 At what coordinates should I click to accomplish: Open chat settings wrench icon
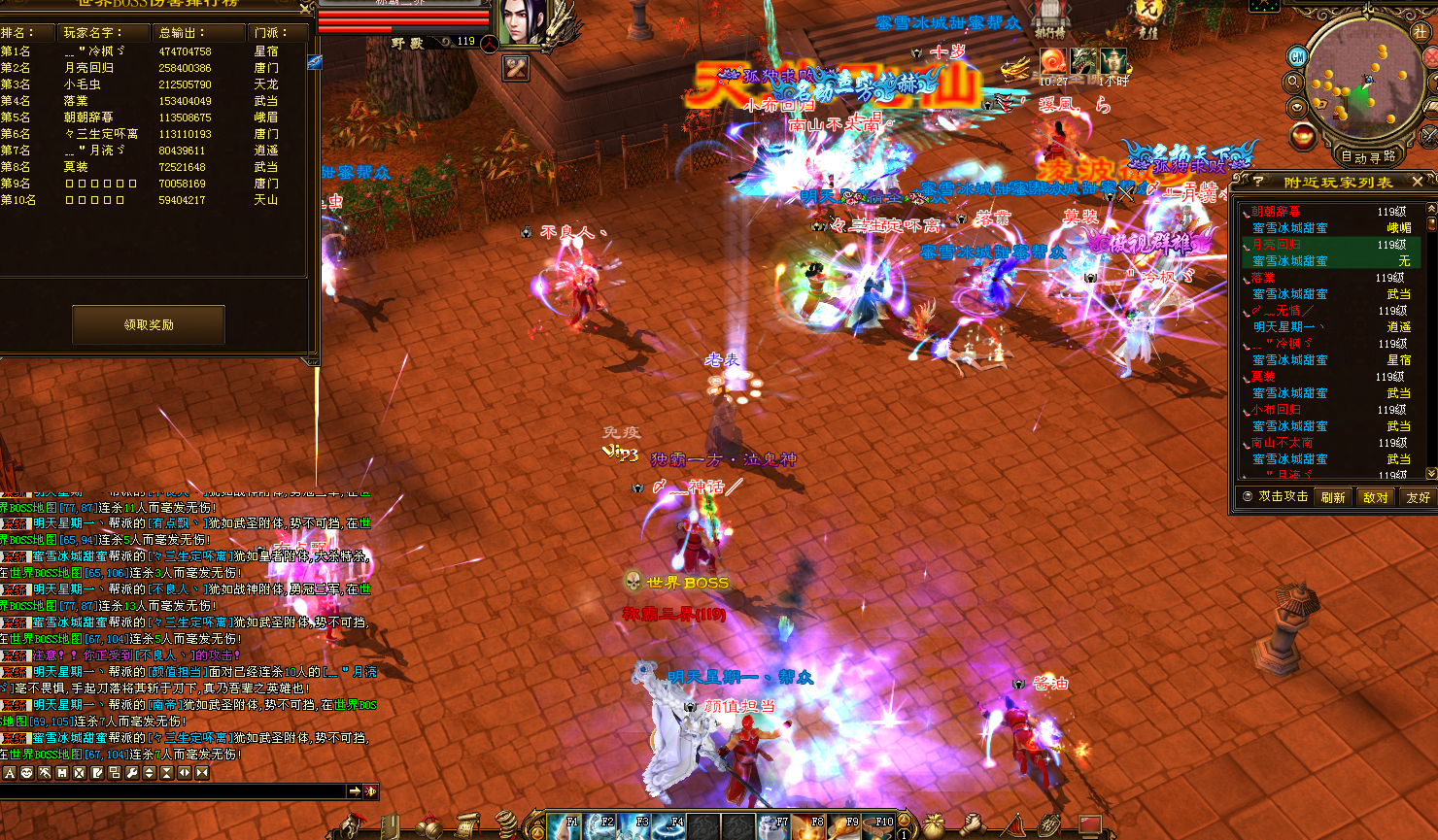pos(131,773)
